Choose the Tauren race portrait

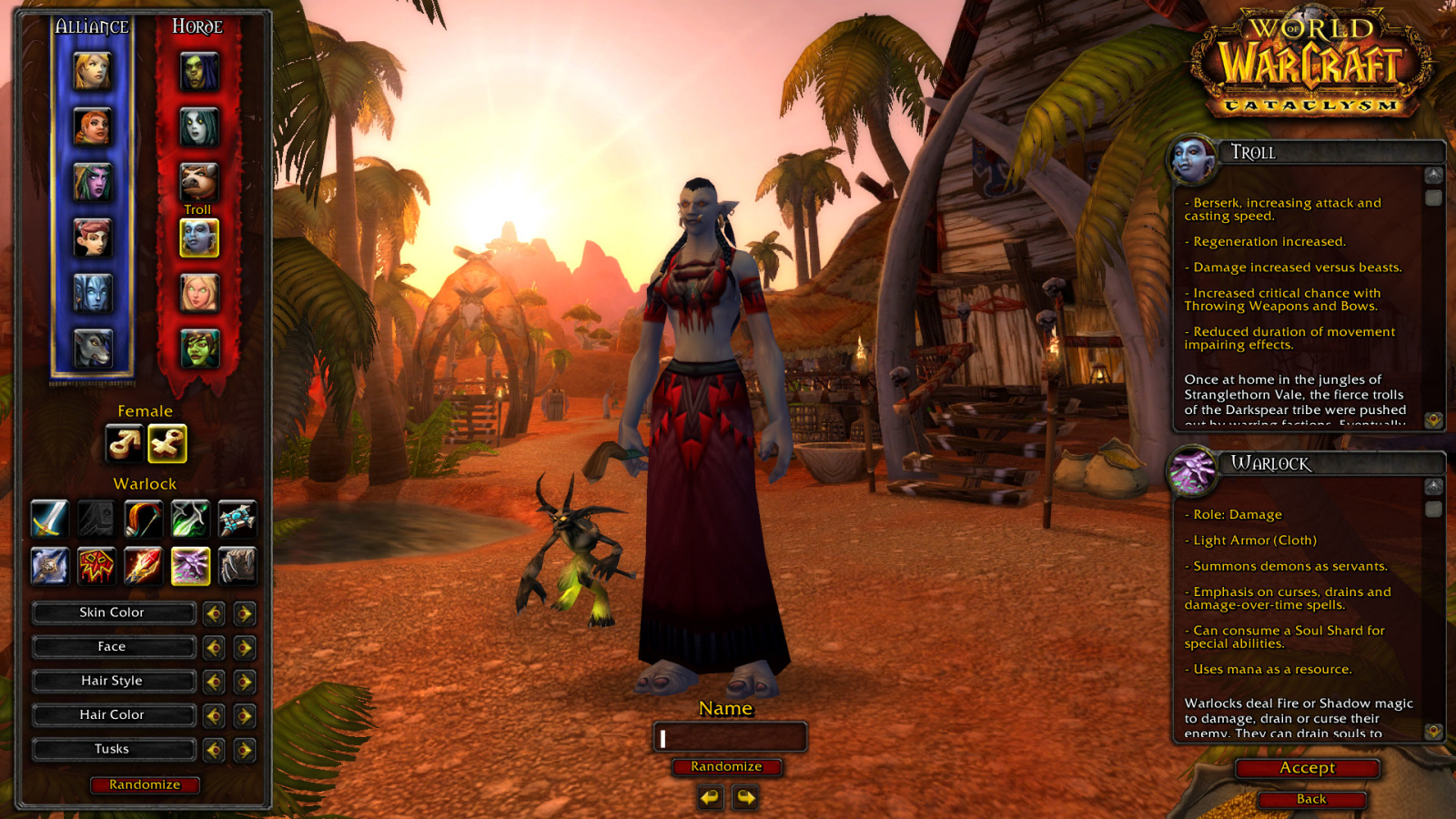tap(198, 182)
